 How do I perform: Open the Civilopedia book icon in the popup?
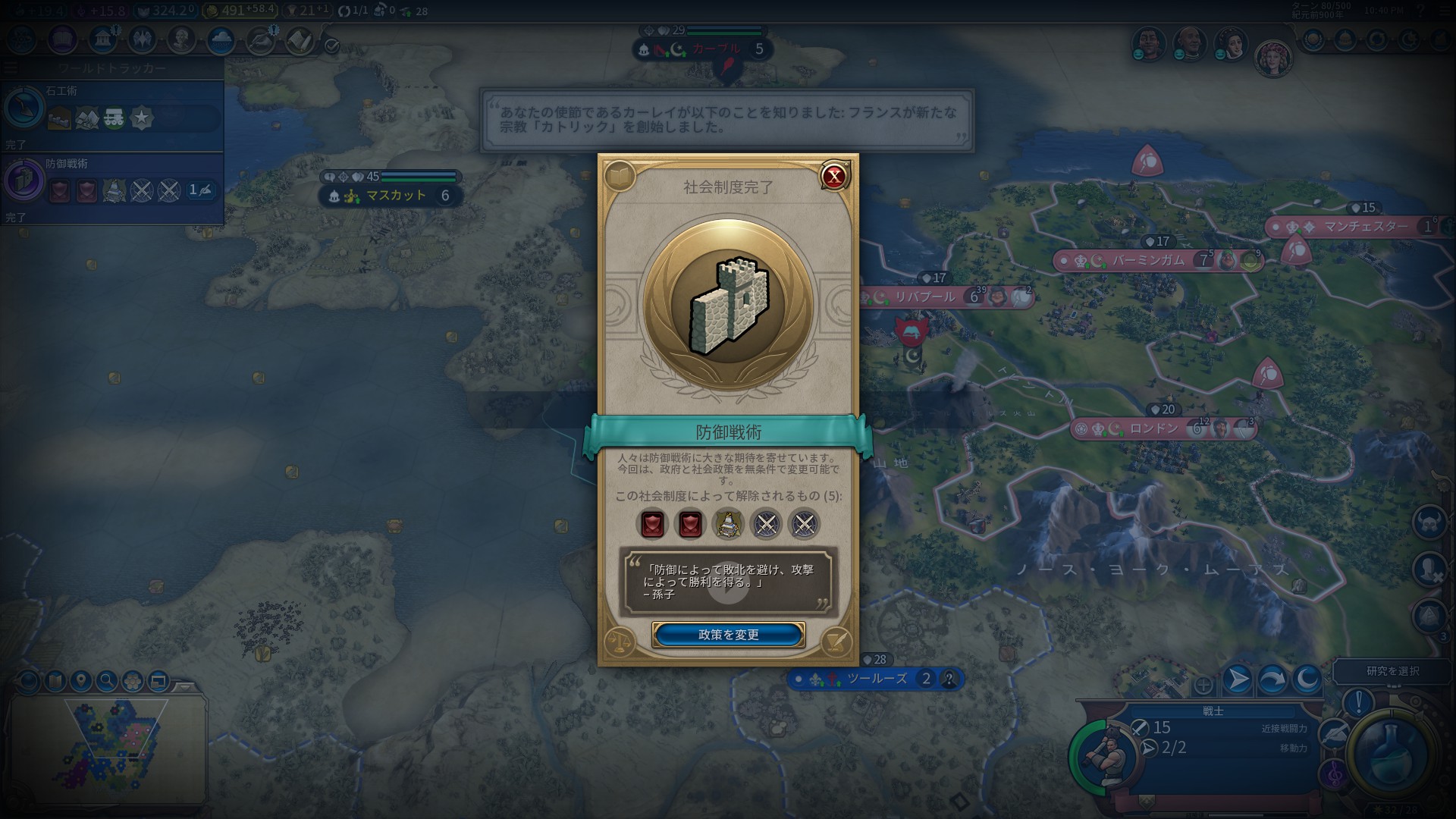620,177
